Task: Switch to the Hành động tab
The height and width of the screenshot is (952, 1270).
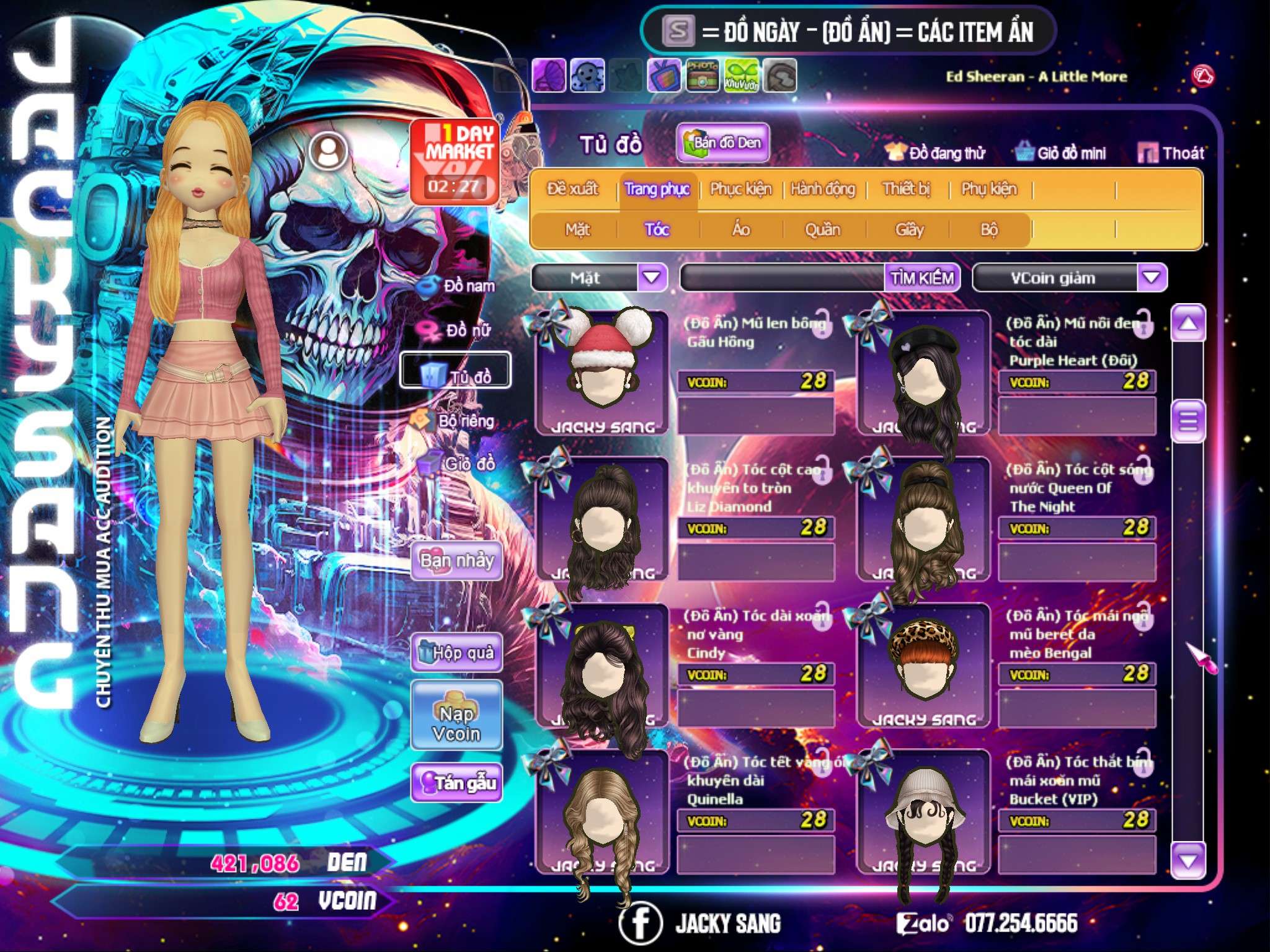Action: click(x=822, y=189)
